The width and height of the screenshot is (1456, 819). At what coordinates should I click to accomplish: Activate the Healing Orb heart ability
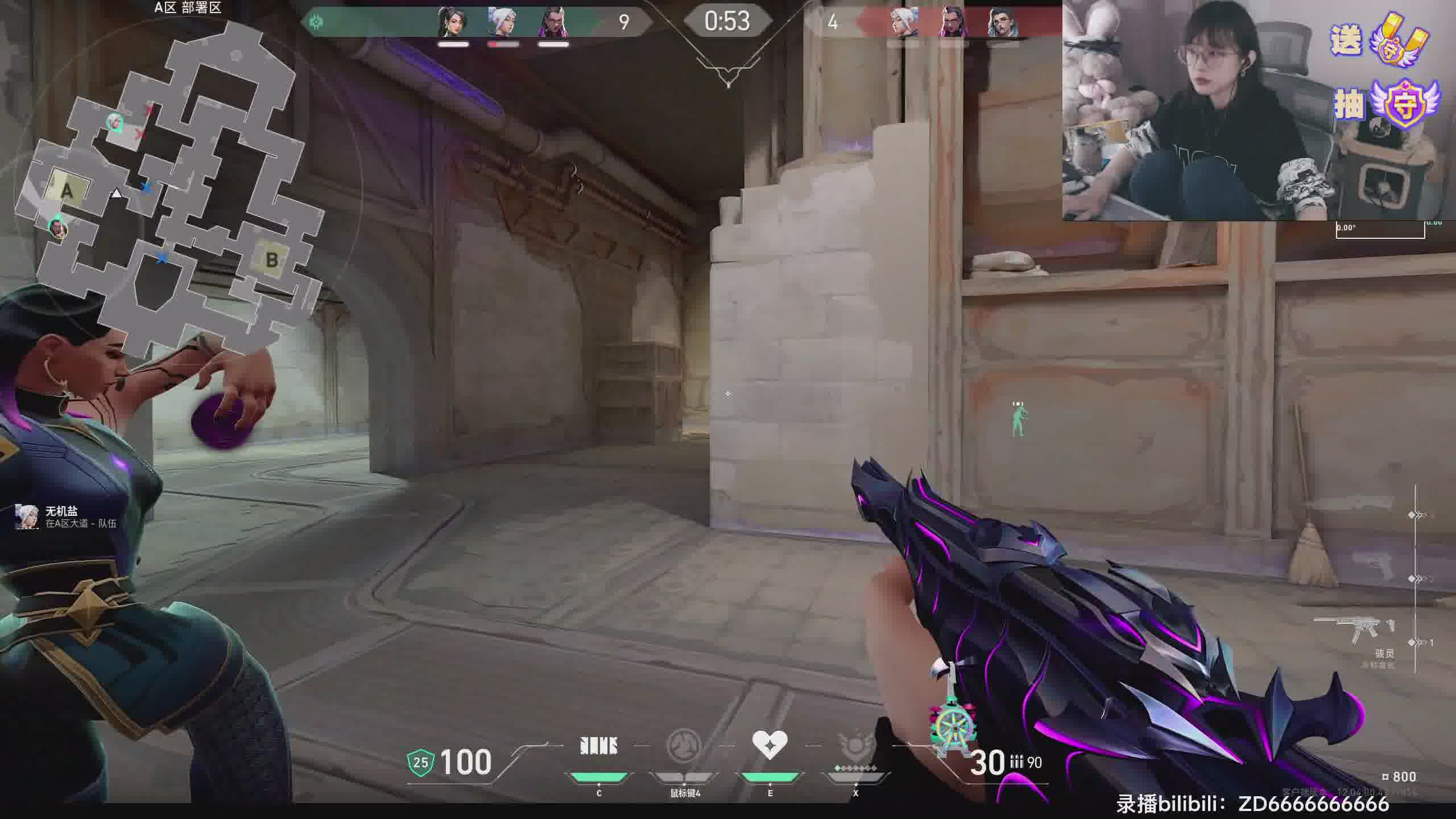(x=770, y=745)
